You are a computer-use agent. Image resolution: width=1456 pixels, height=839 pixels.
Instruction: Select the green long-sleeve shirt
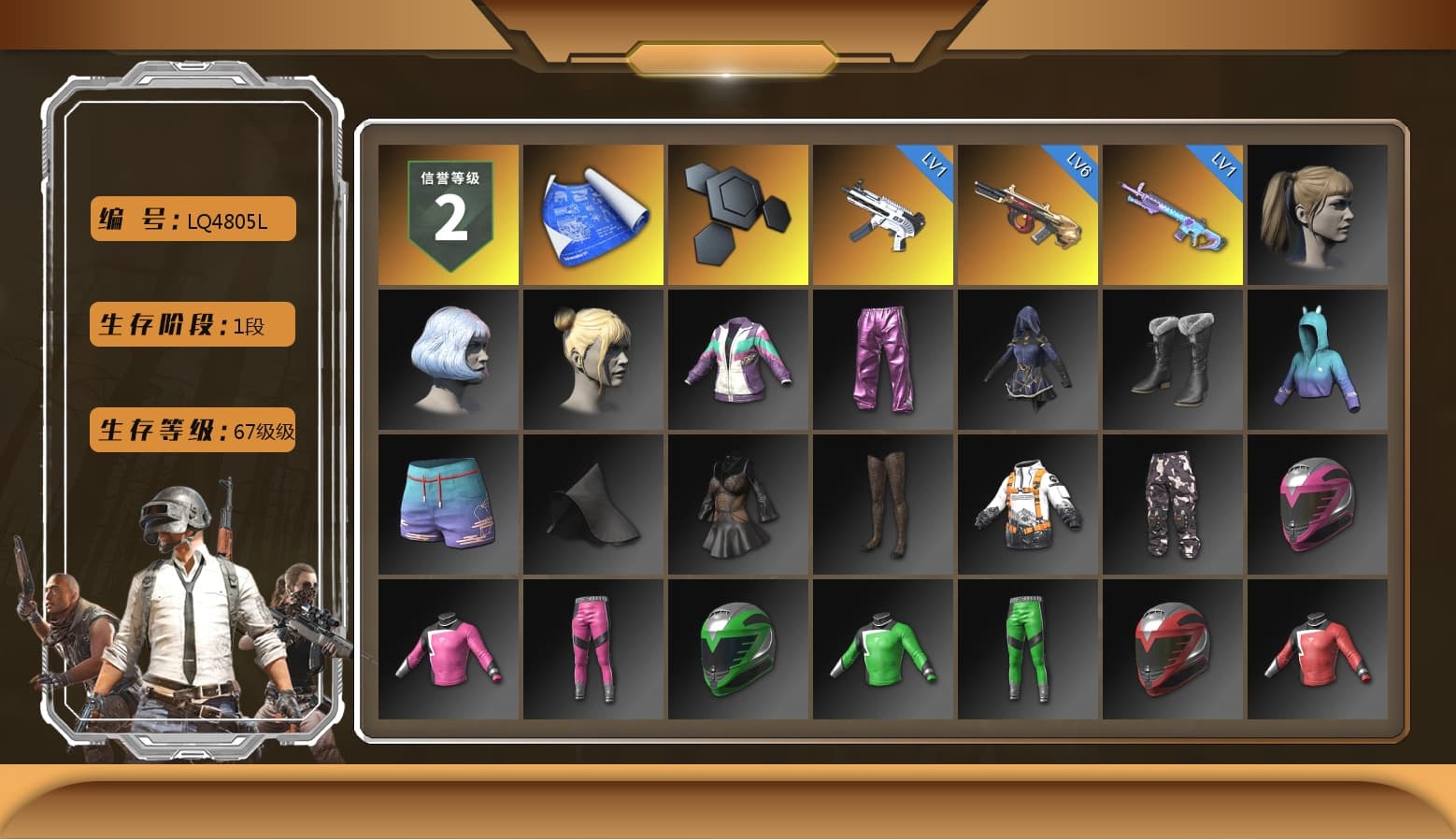pos(883,649)
